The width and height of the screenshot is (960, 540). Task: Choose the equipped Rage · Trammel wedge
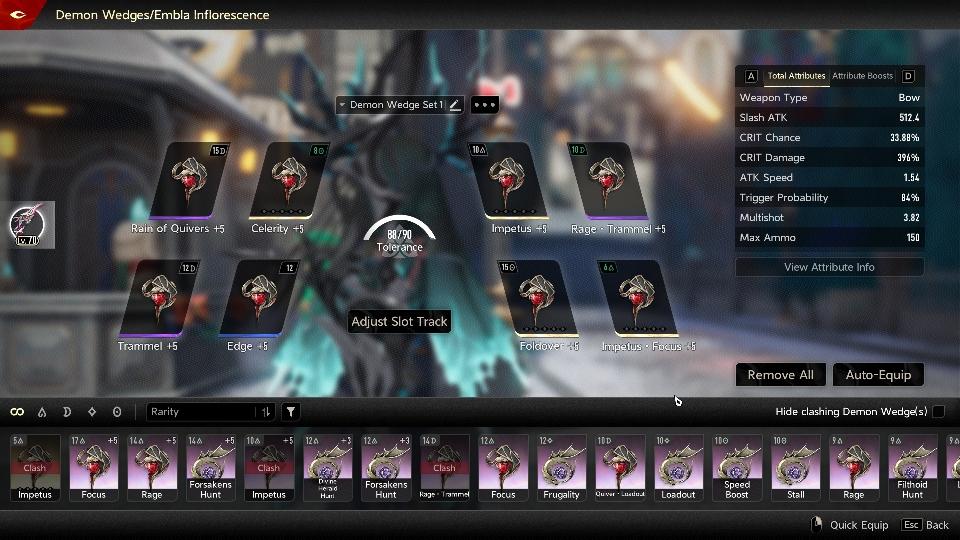tap(609, 181)
